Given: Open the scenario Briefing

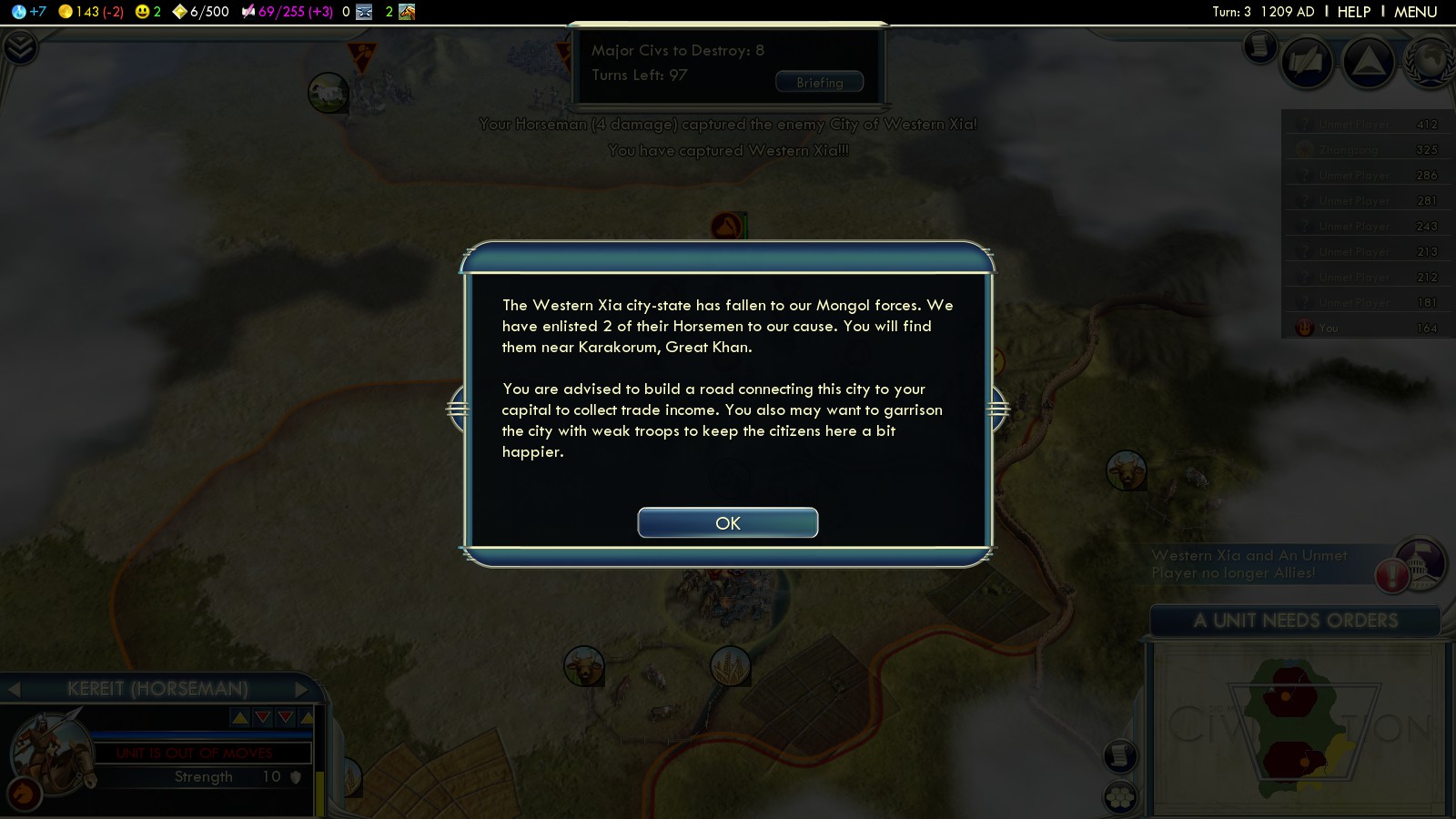Looking at the screenshot, I should (819, 82).
